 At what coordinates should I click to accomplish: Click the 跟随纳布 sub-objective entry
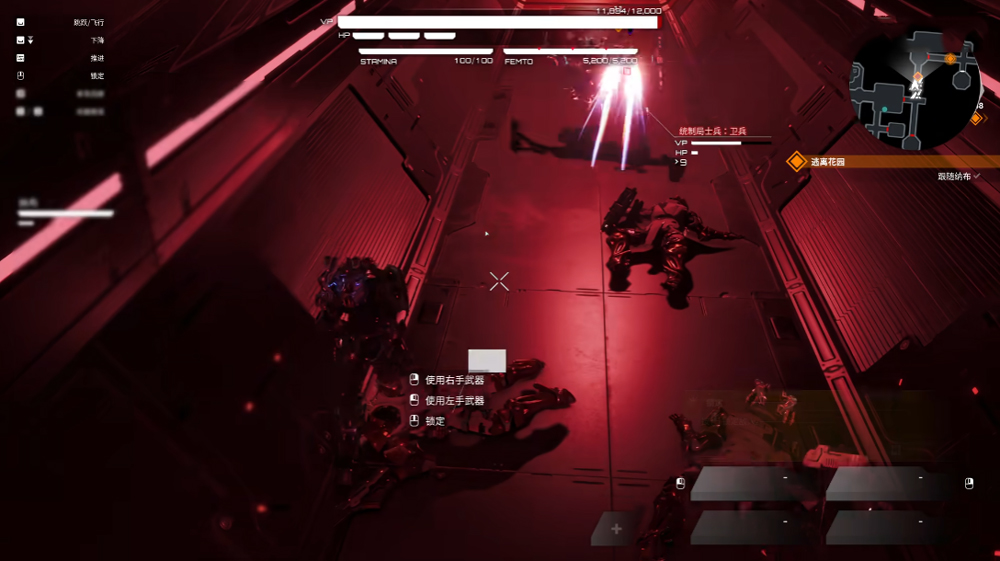pos(958,176)
